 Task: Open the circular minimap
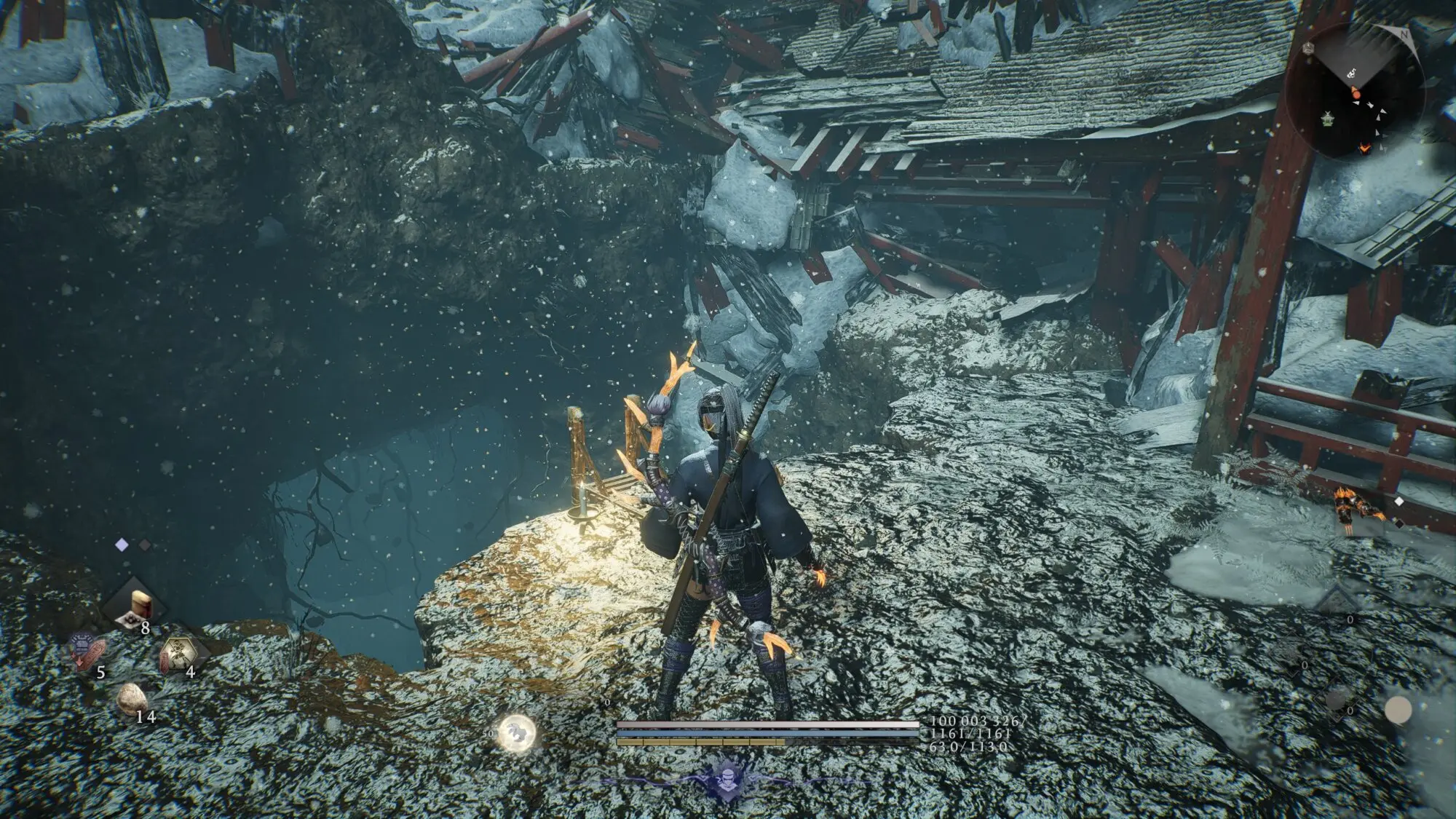point(1356,92)
